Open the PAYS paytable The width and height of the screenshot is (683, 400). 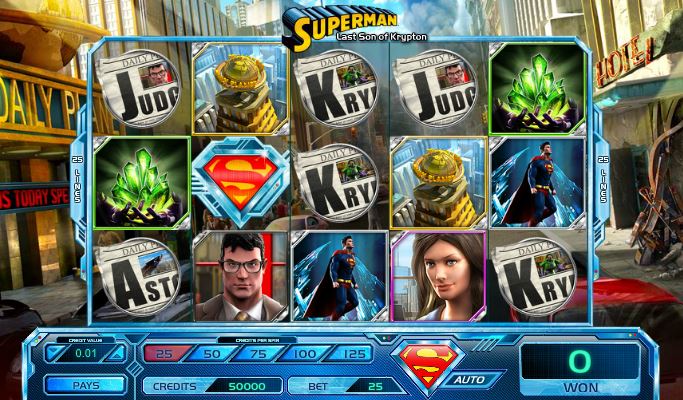pyautogui.click(x=85, y=384)
